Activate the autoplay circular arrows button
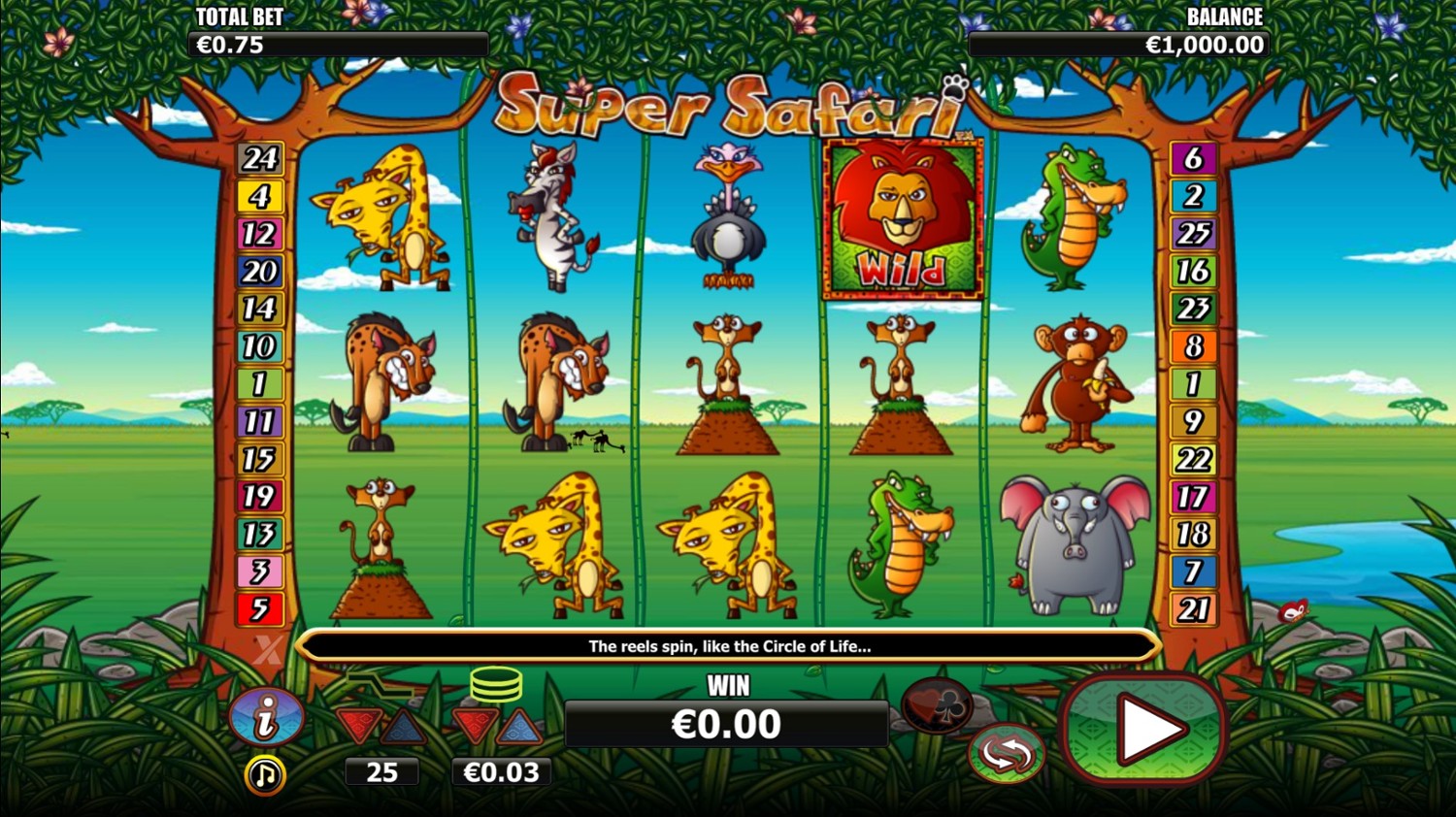This screenshot has width=1456, height=817. pos(1006,754)
